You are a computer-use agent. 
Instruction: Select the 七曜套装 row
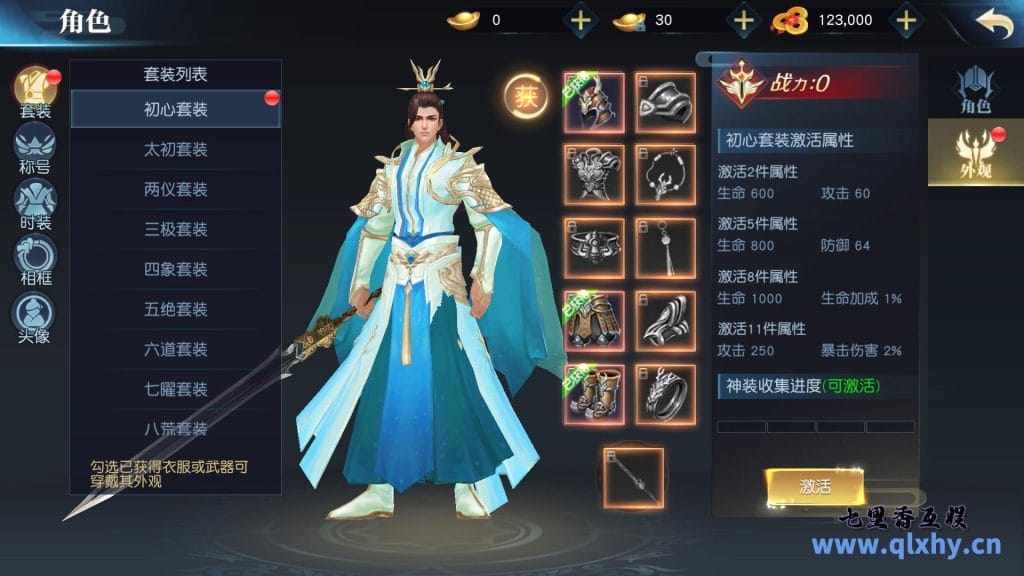pyautogui.click(x=175, y=389)
